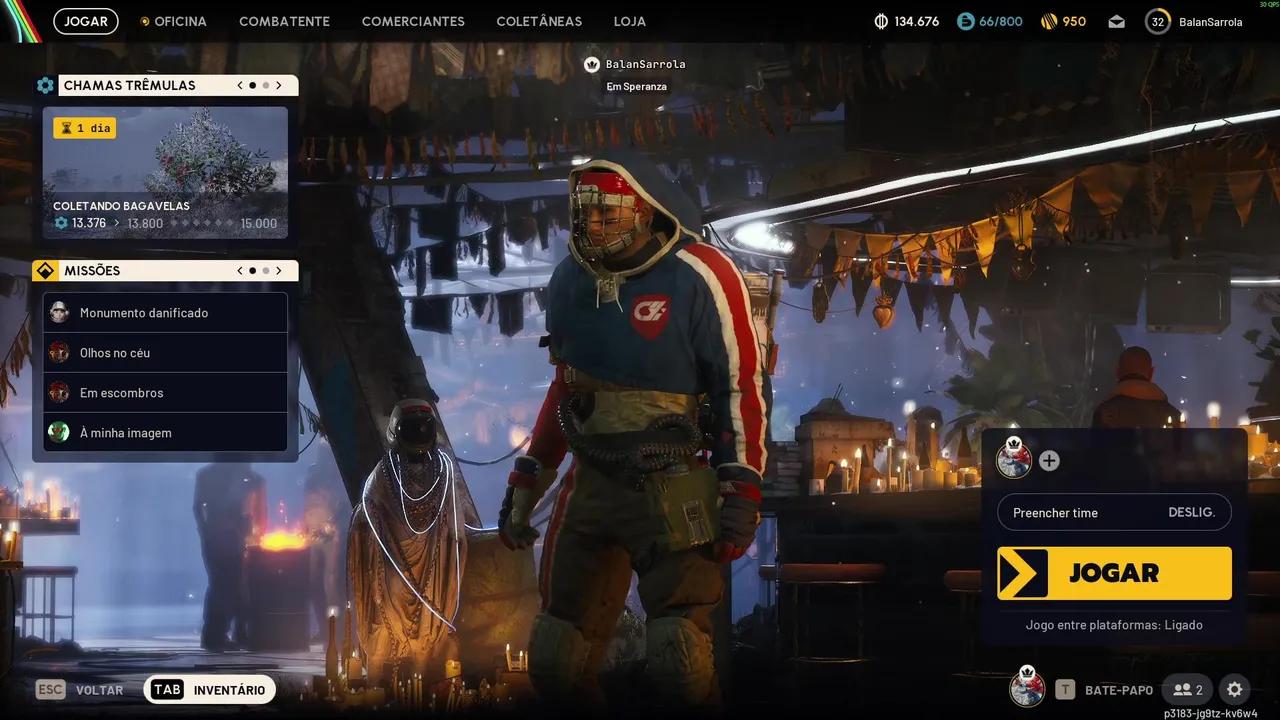Switch to the LOJA tab
Viewport: 1280px width, 720px height.
(629, 21)
